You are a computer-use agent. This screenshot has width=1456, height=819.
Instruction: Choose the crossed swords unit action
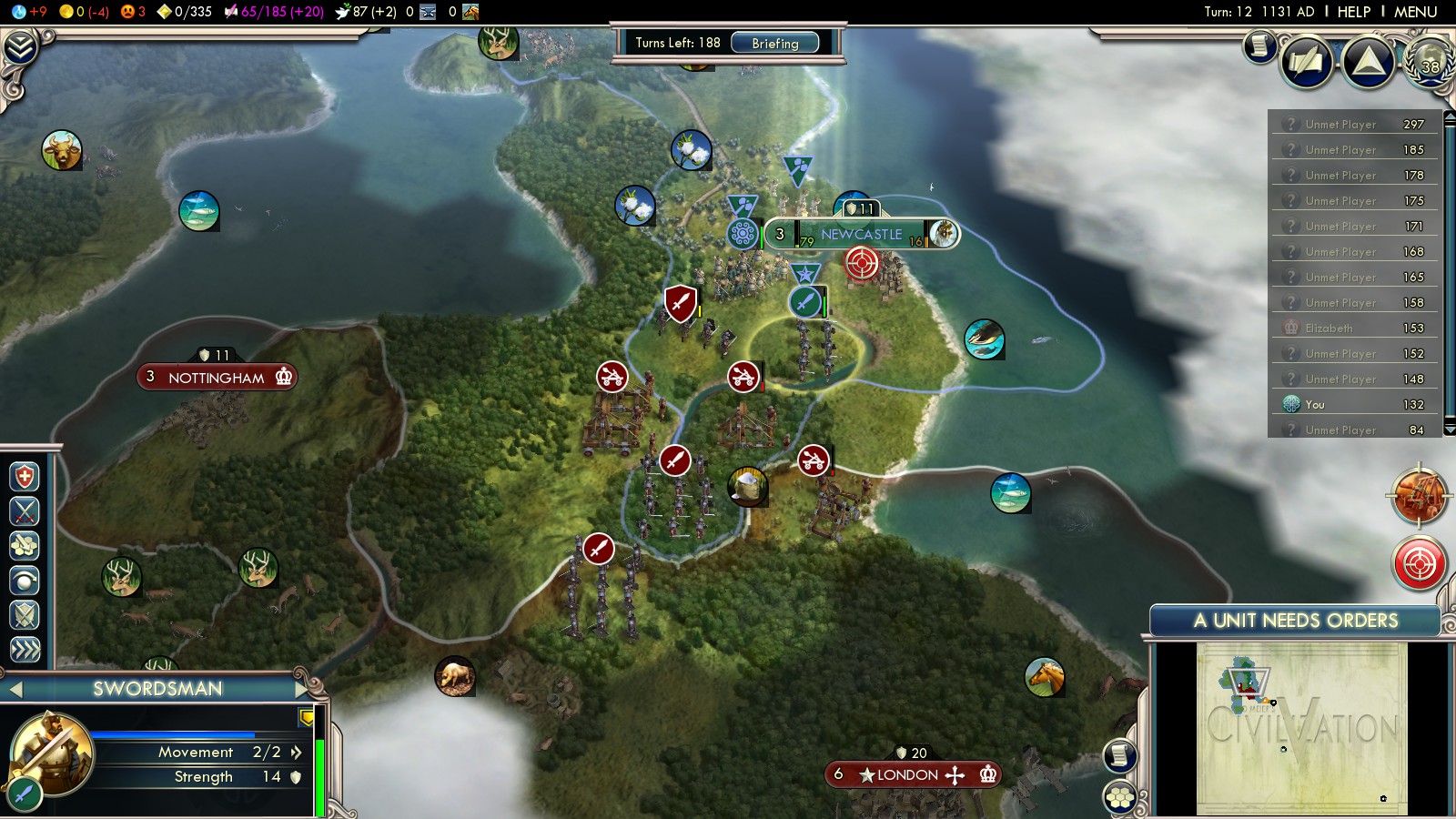pos(25,511)
